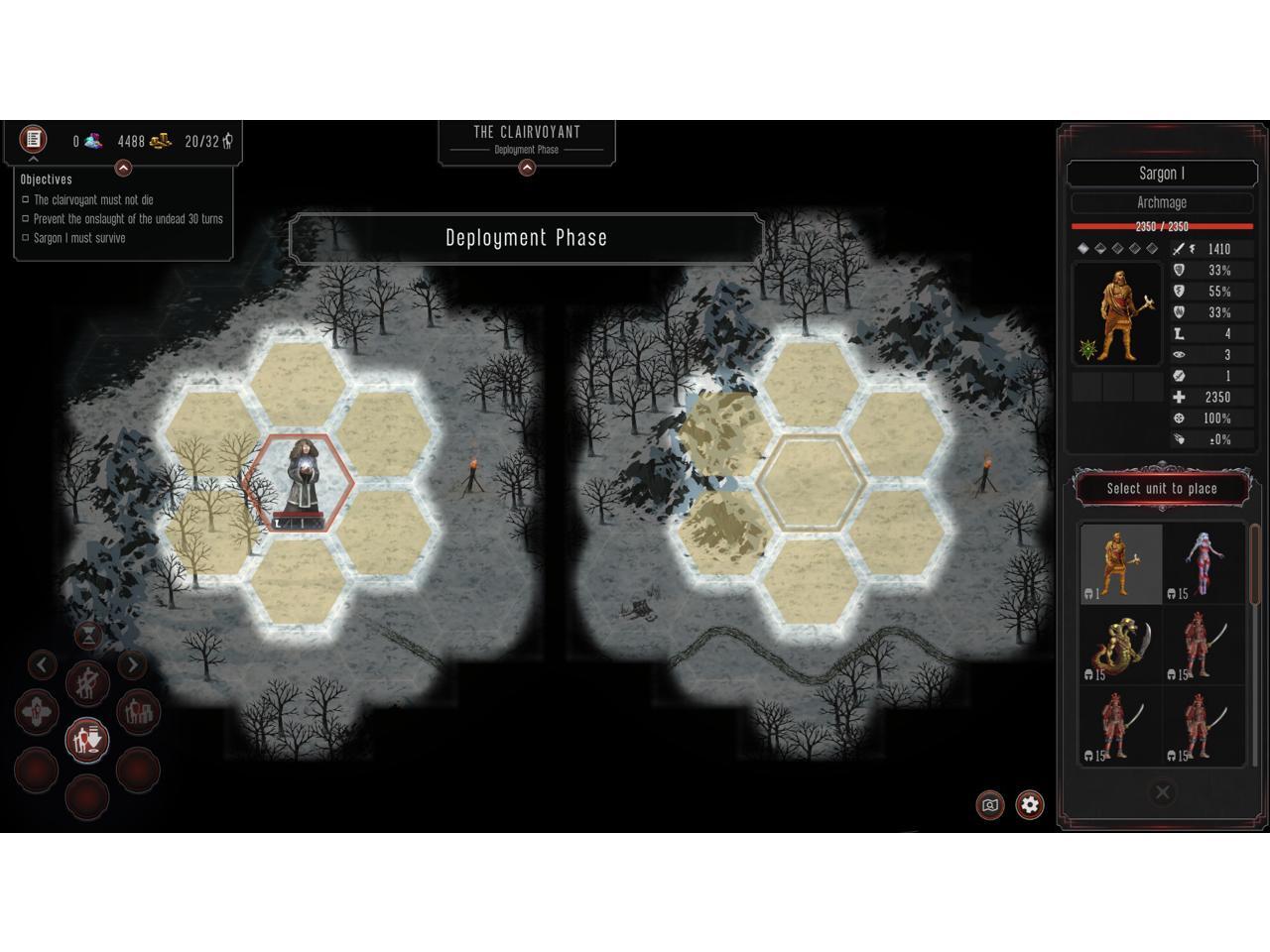Open the objectives scroll icon

point(33,139)
